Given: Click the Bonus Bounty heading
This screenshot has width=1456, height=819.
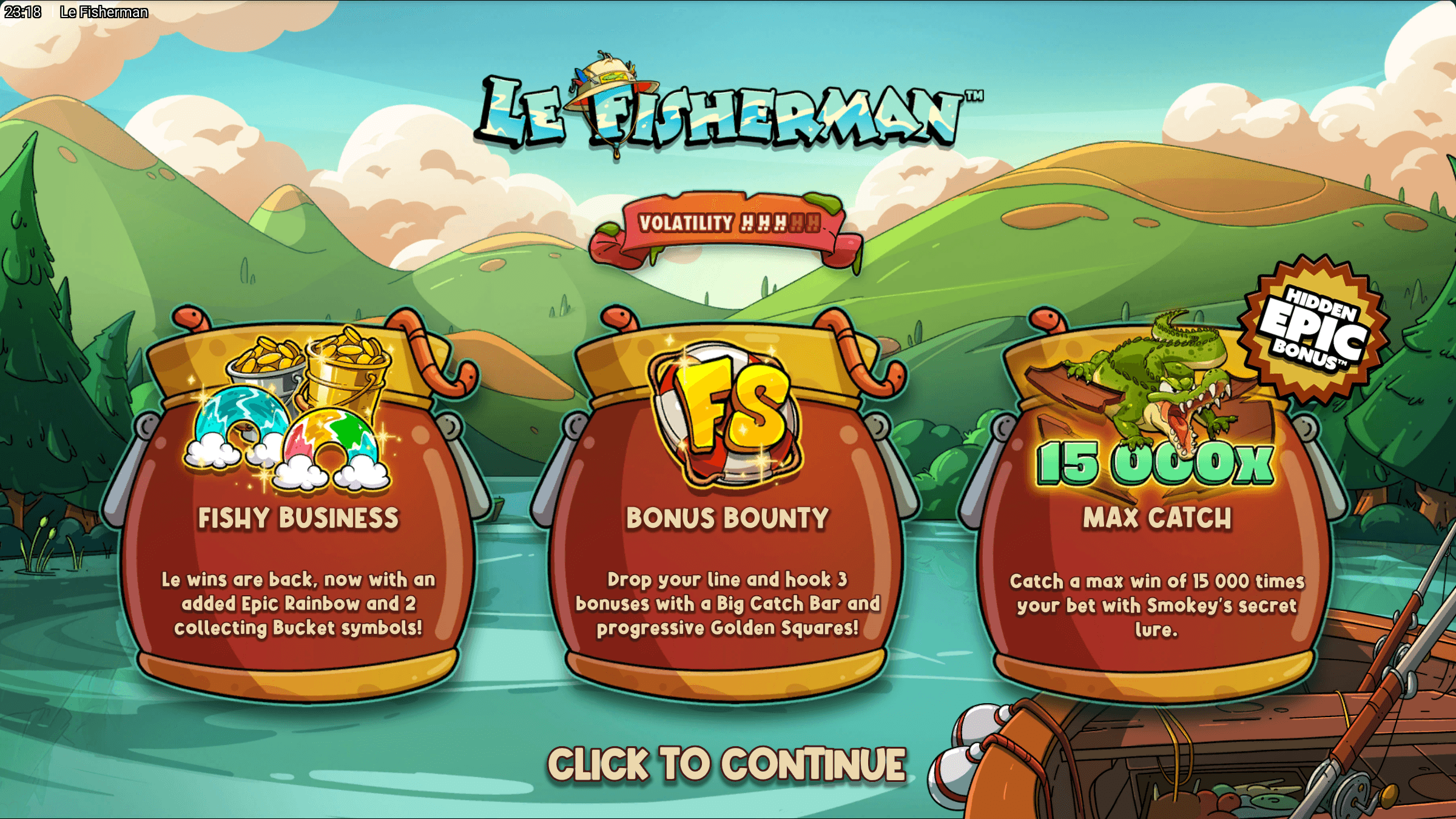Looking at the screenshot, I should (727, 519).
